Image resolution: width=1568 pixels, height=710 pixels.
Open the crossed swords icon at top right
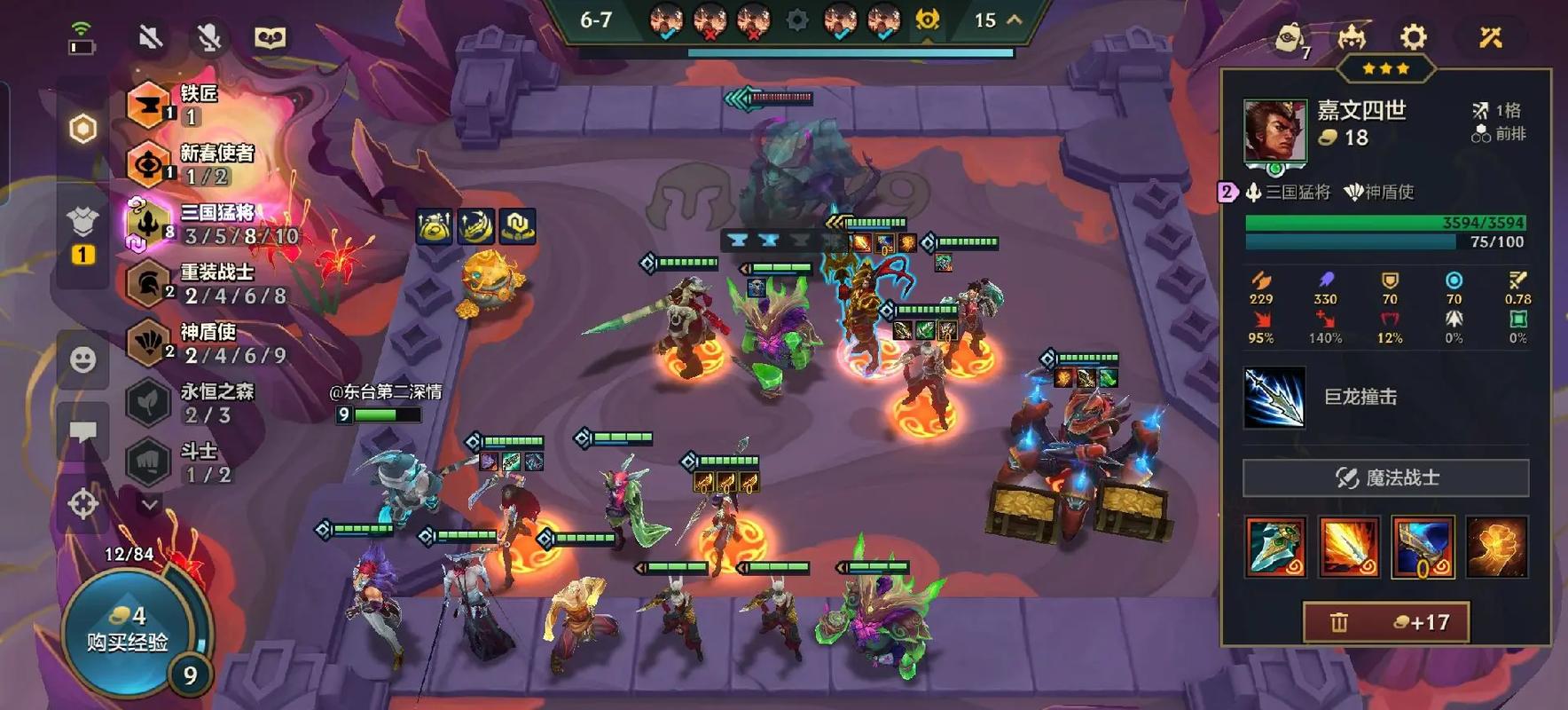tap(1490, 37)
